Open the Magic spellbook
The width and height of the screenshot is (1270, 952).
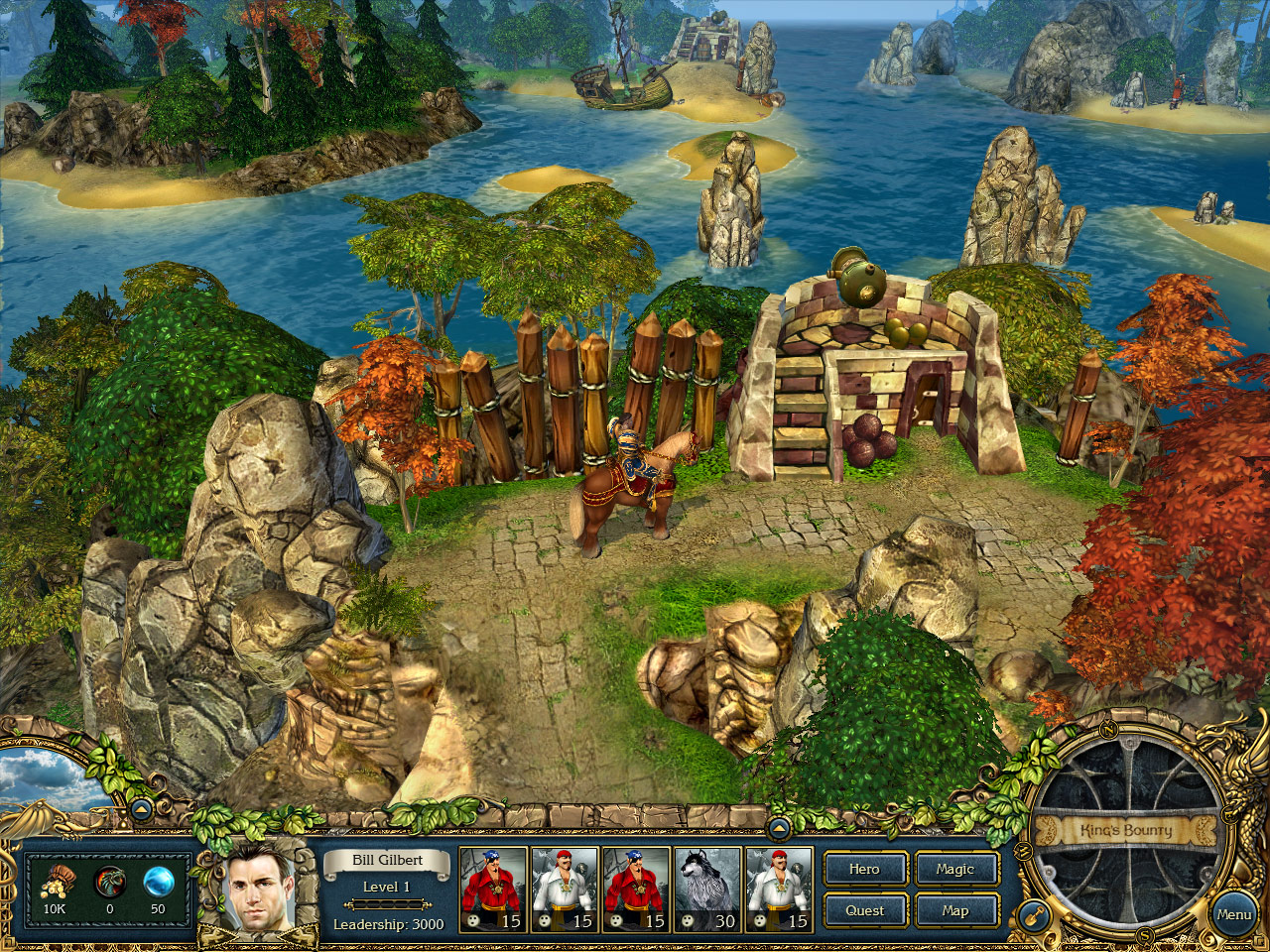(x=955, y=869)
